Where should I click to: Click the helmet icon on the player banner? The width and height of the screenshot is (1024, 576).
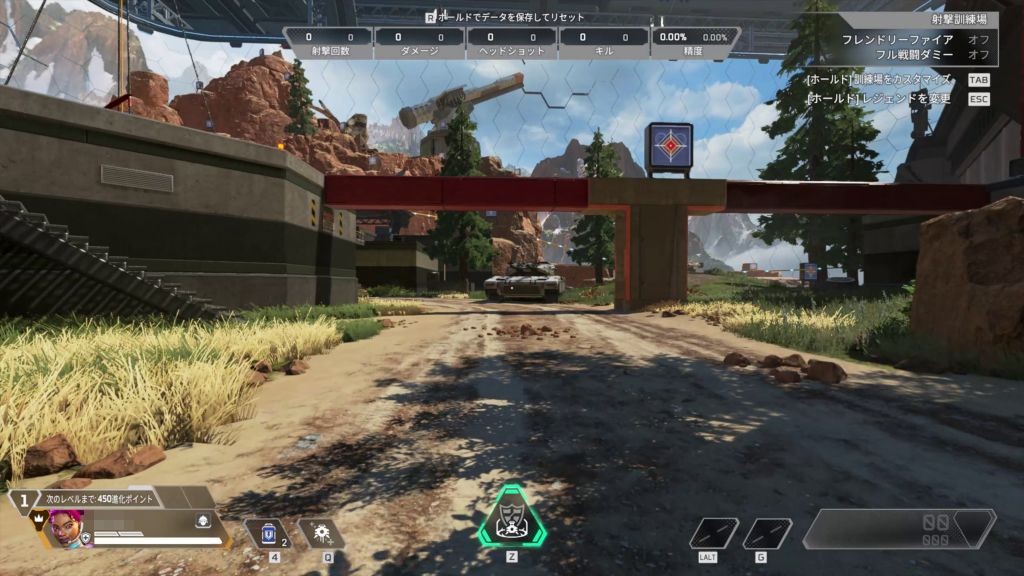(x=202, y=521)
